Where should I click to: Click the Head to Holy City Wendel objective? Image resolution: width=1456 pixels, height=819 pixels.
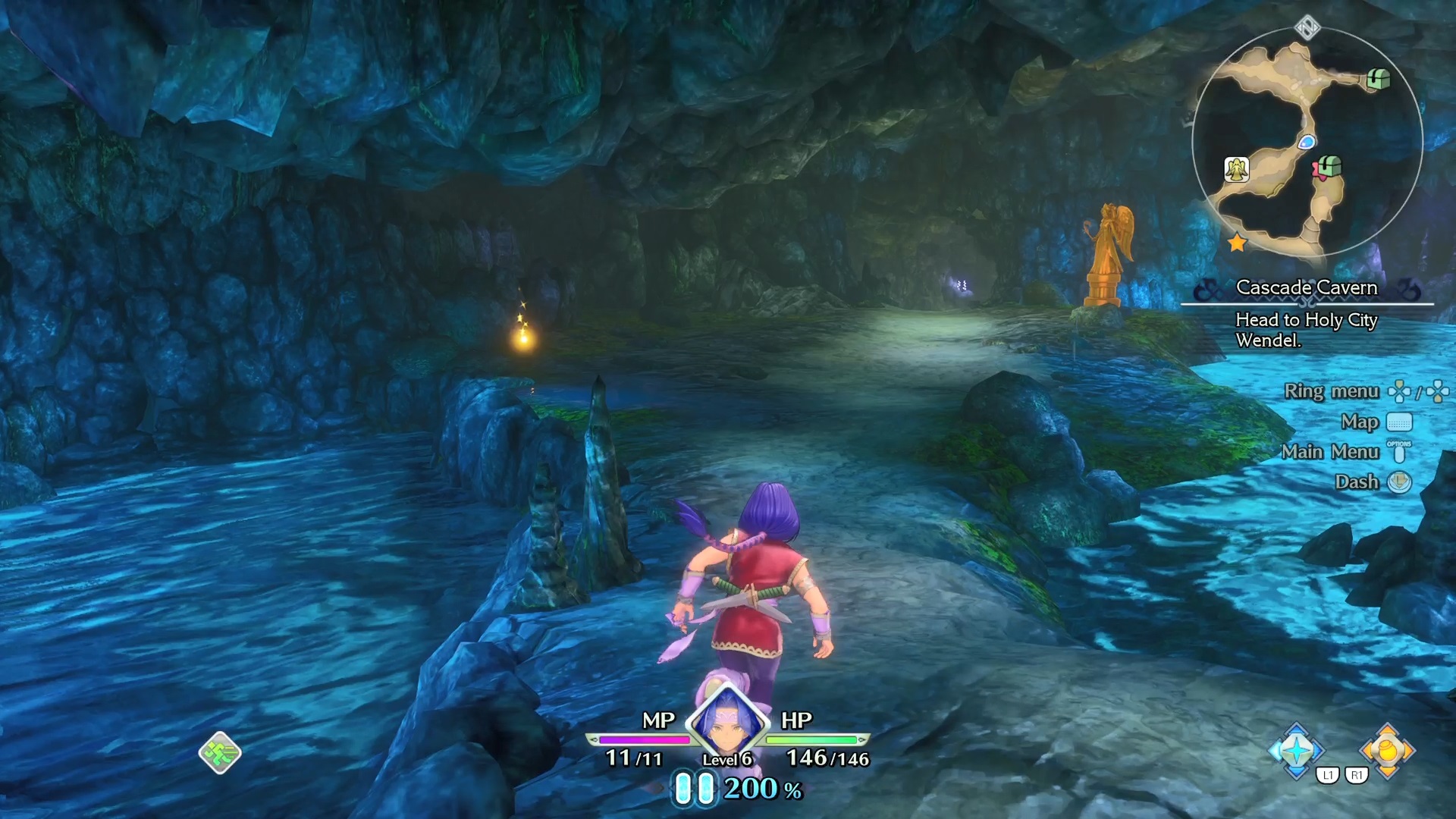(1306, 330)
